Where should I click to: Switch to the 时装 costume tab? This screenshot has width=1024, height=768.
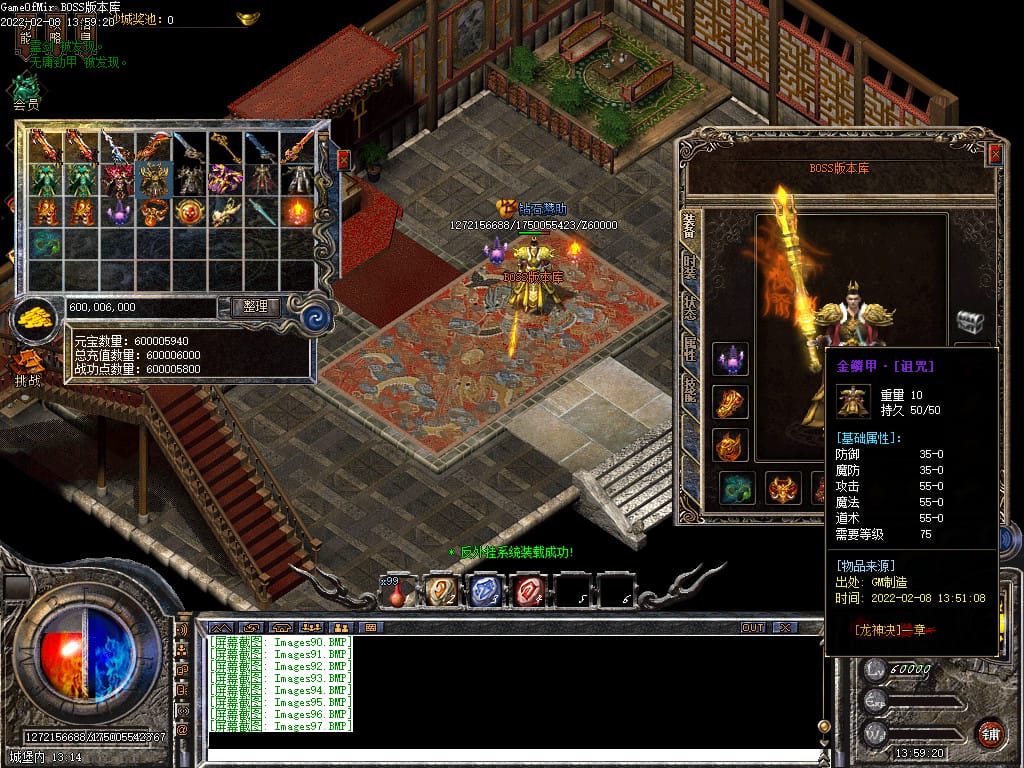pyautogui.click(x=690, y=265)
